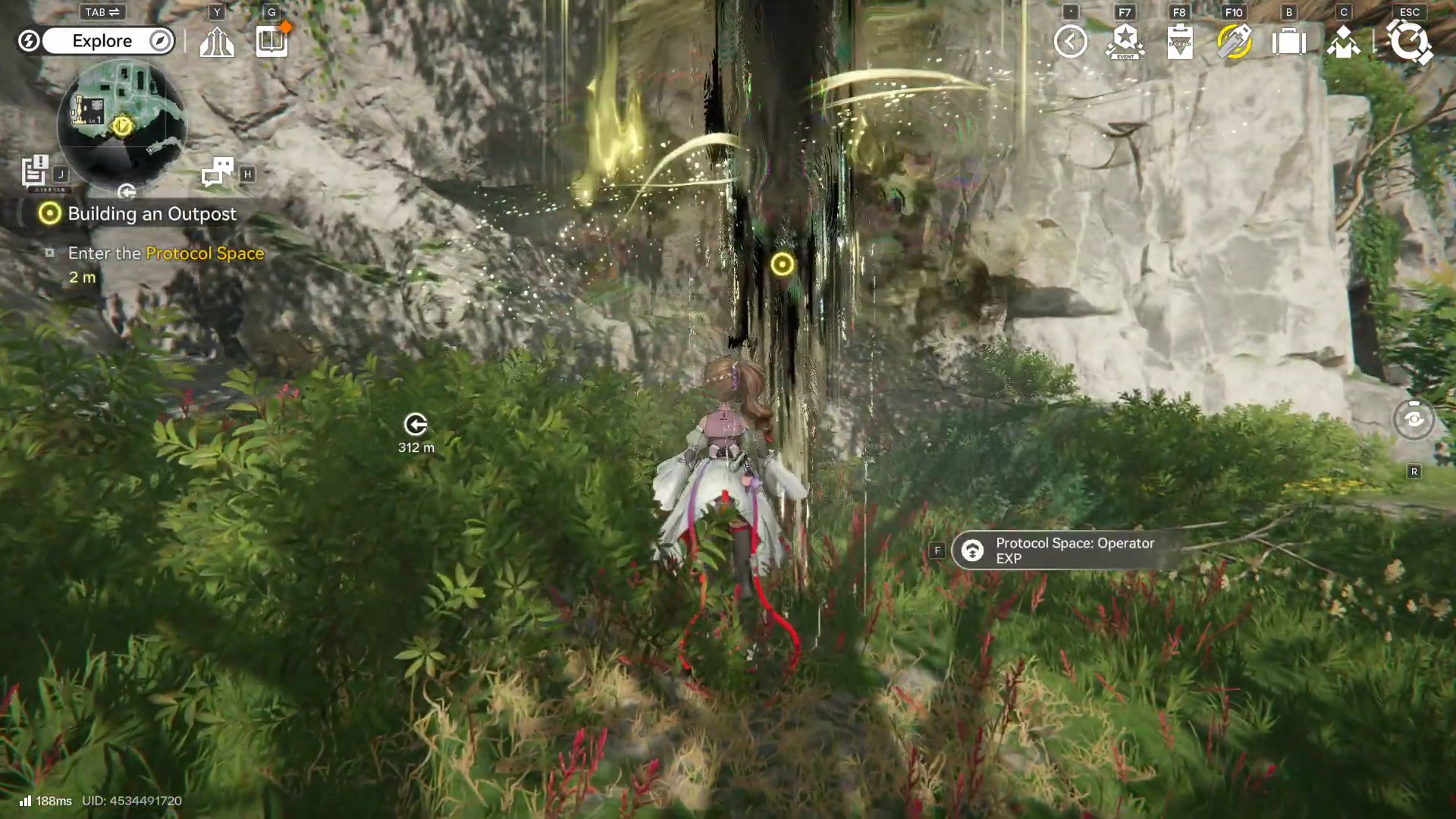The width and height of the screenshot is (1456, 819).
Task: Collapse the top menu with back arrow
Action: point(1070,42)
